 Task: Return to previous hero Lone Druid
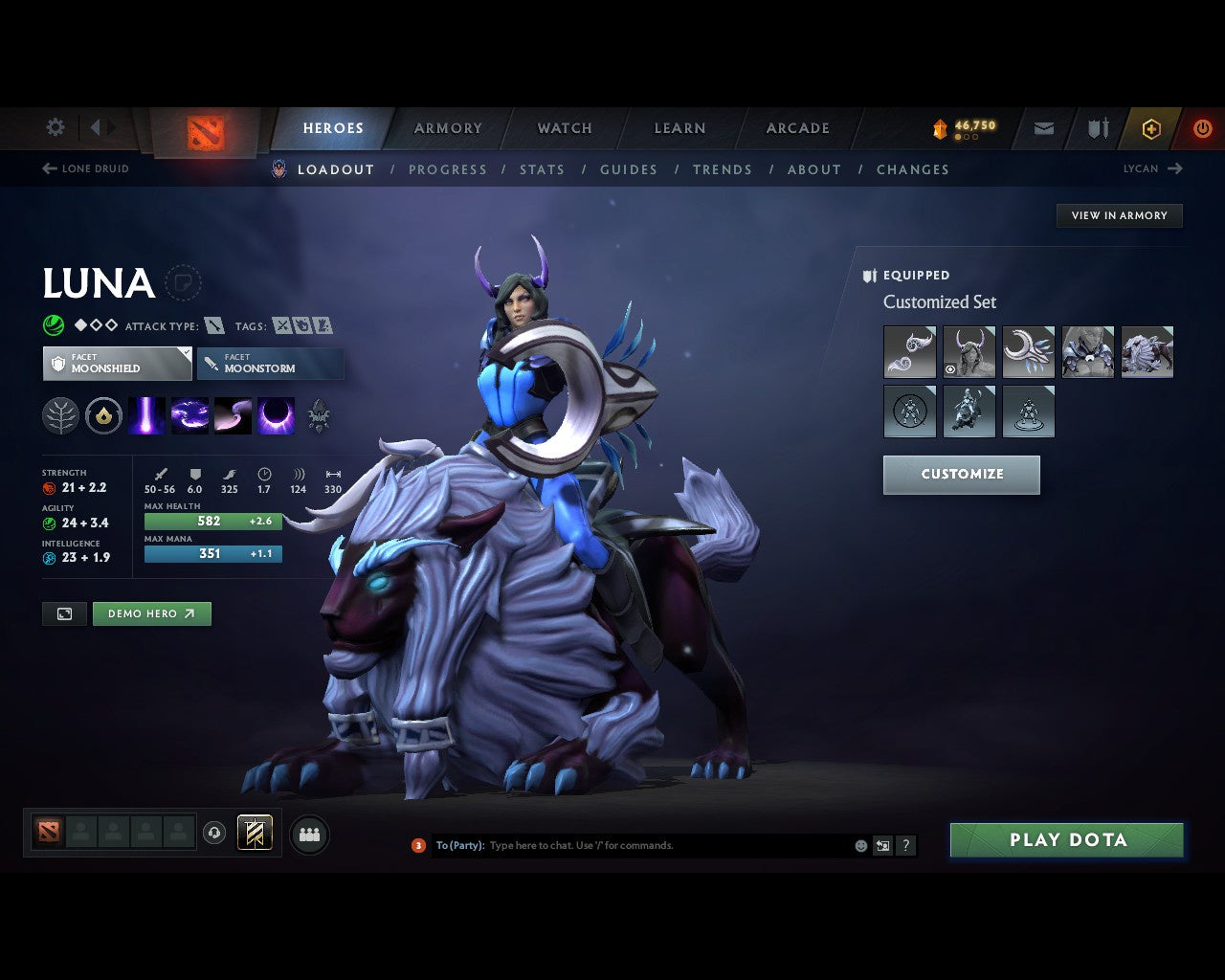point(84,168)
